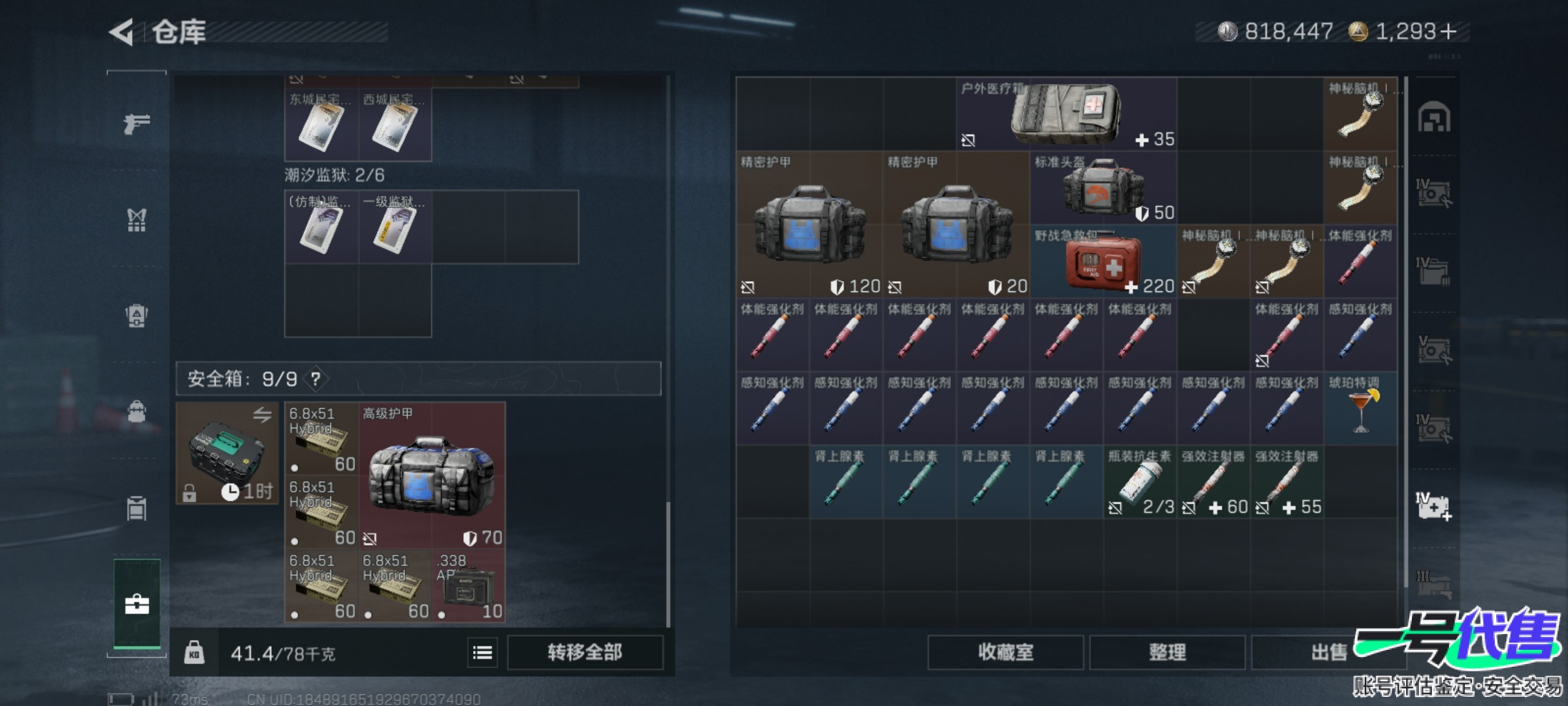The width and height of the screenshot is (1568, 706).
Task: Tap the 出售 sell button
Action: tap(1328, 652)
